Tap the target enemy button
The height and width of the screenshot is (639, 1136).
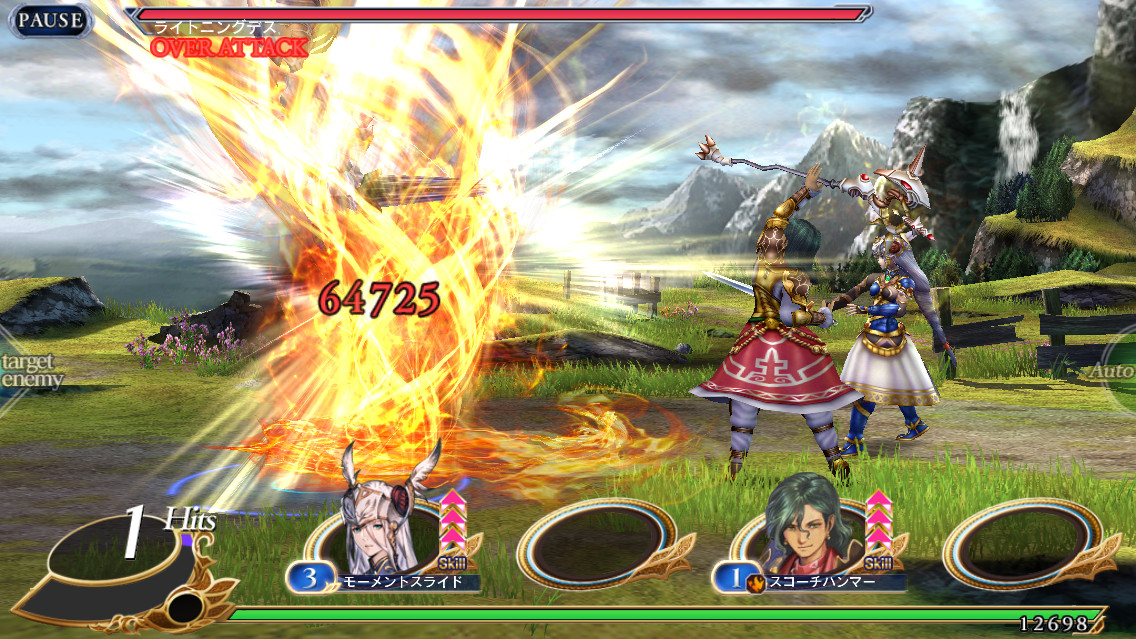[28, 371]
